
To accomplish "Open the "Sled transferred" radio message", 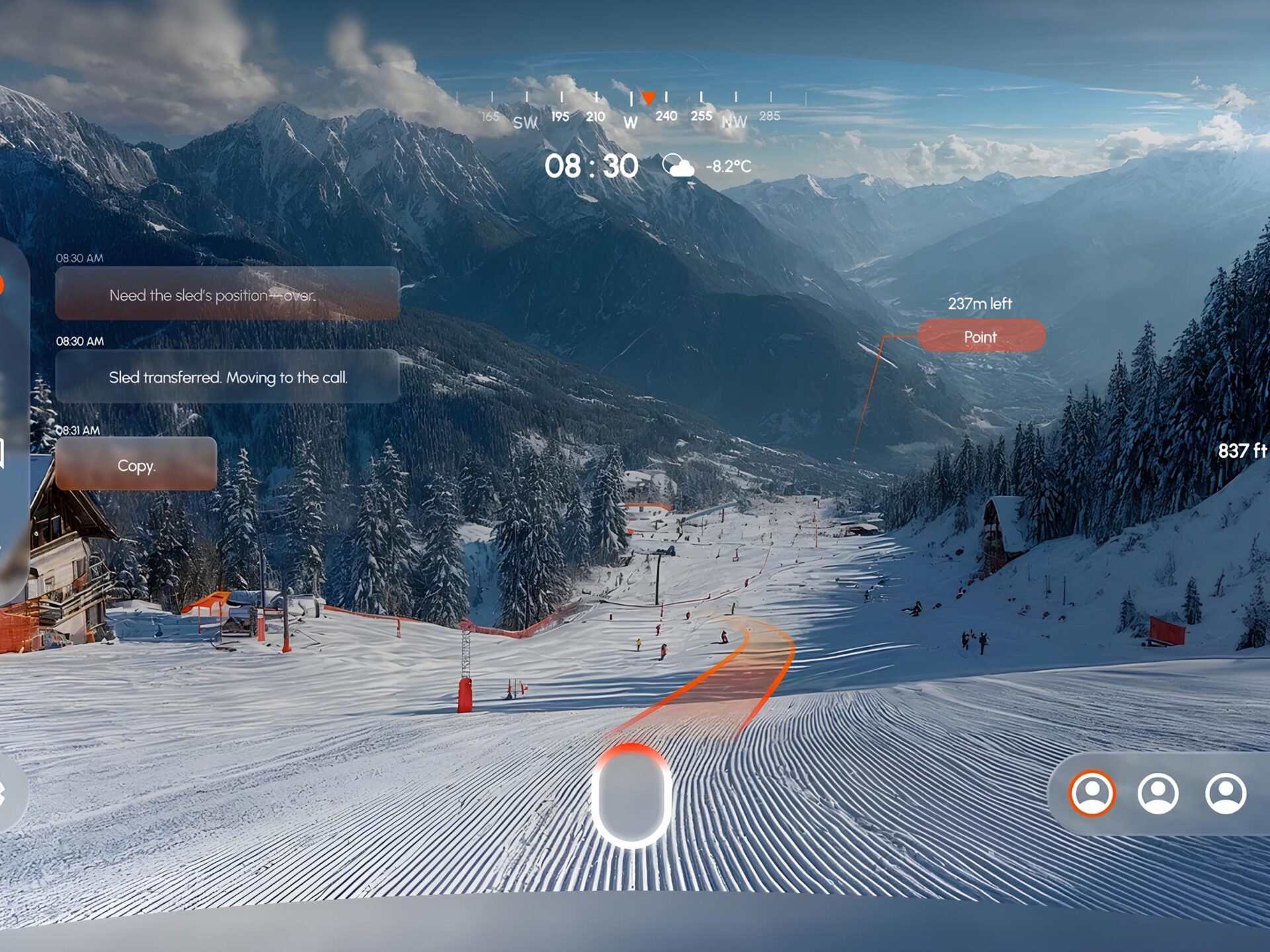I will tap(228, 377).
